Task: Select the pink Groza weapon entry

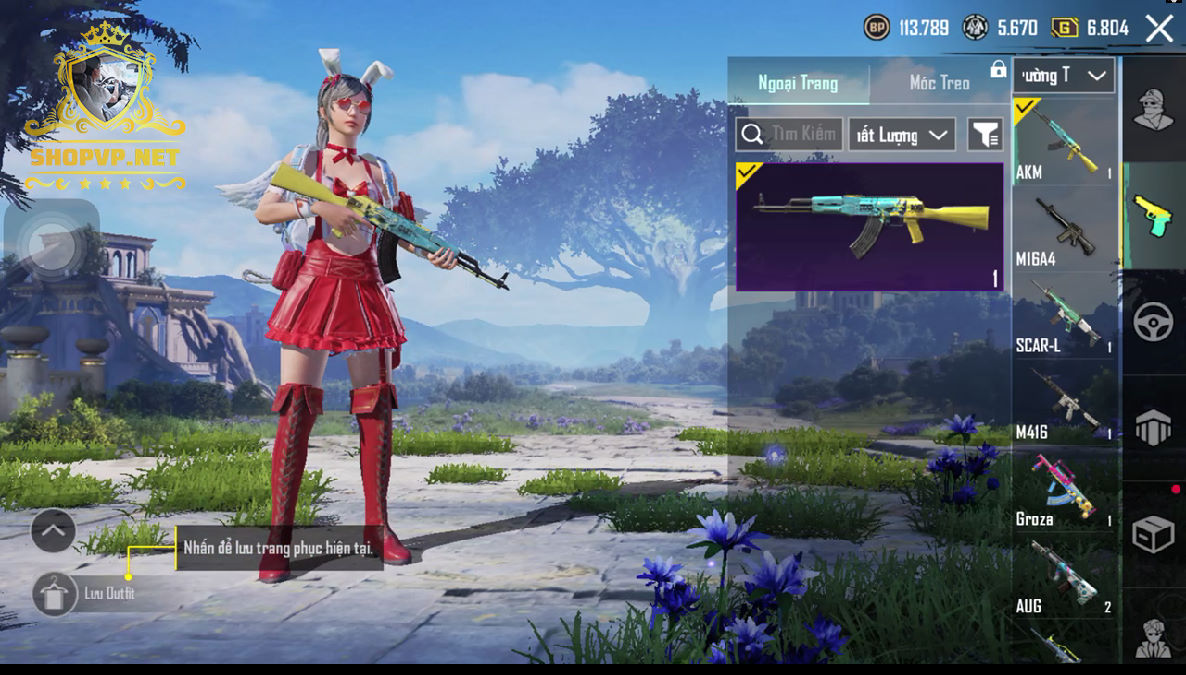Action: pyautogui.click(x=1064, y=488)
